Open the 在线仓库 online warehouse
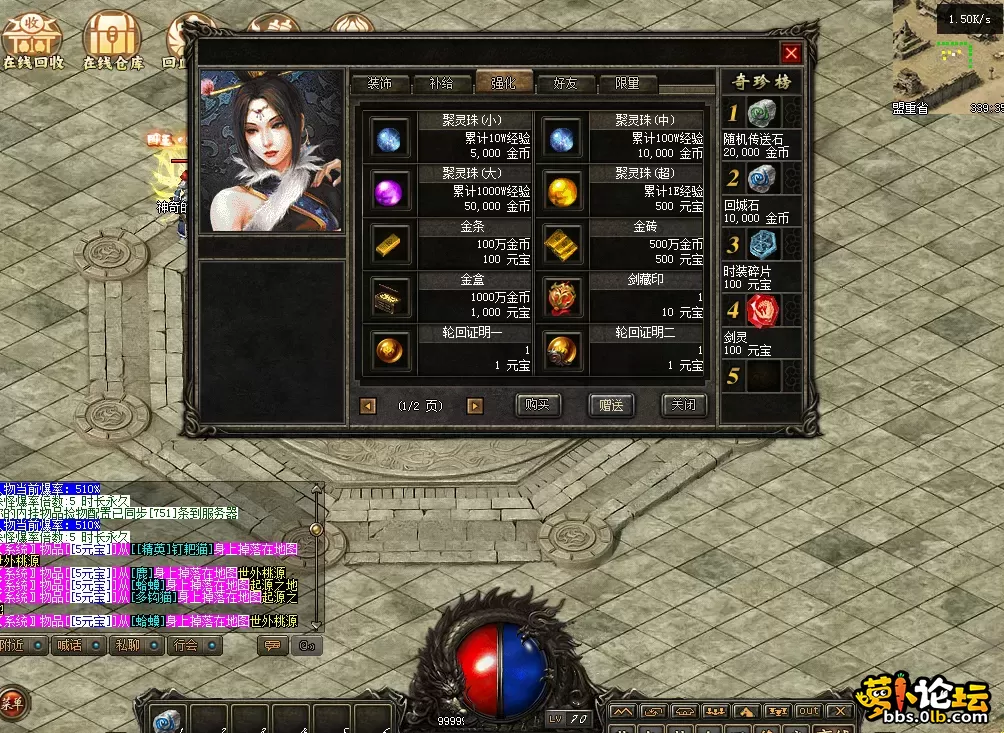This screenshot has height=733, width=1004. 113,40
